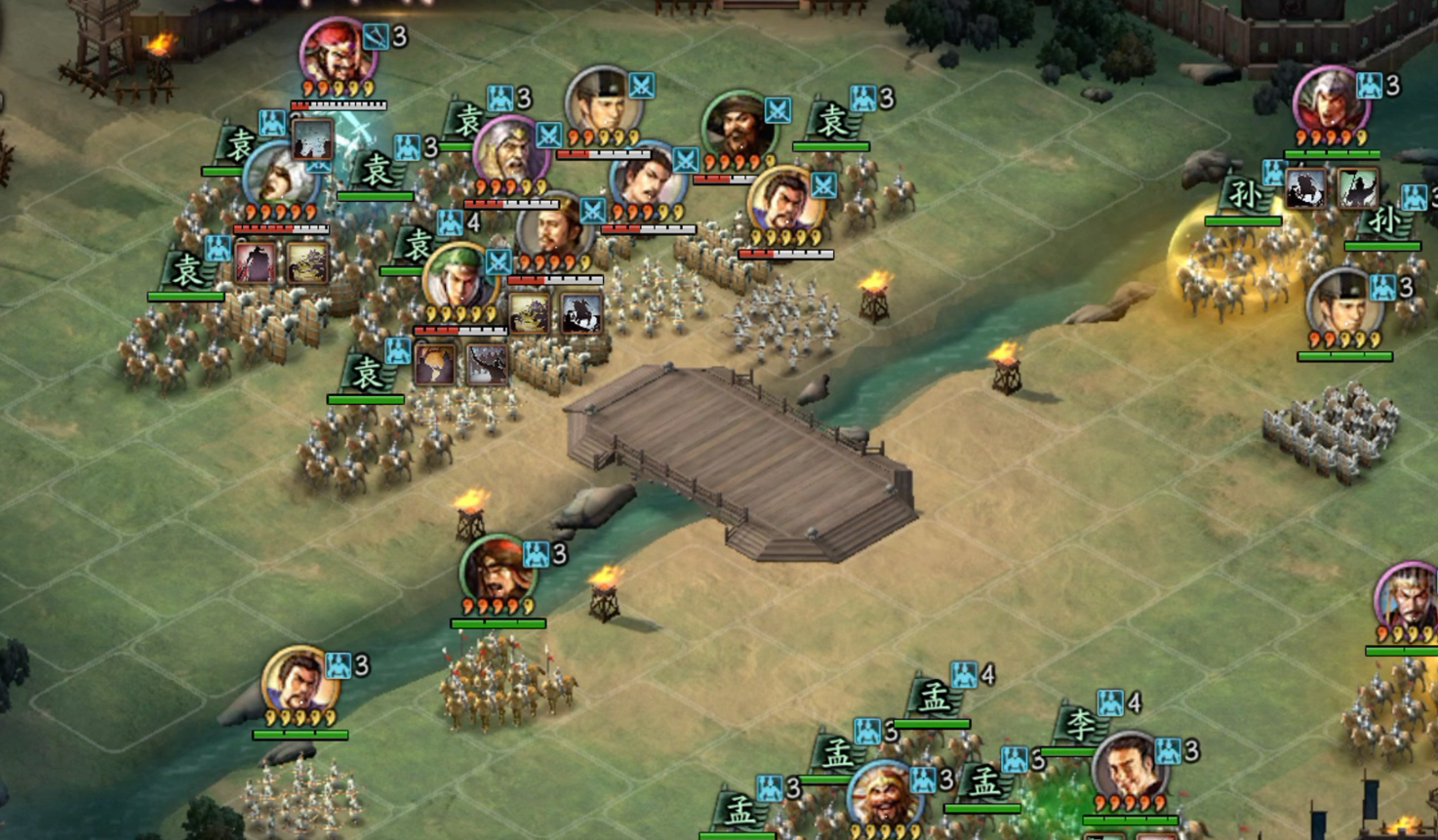Select the black-hat officer with the full green health bar
The image size is (1438, 840).
pos(1344,302)
